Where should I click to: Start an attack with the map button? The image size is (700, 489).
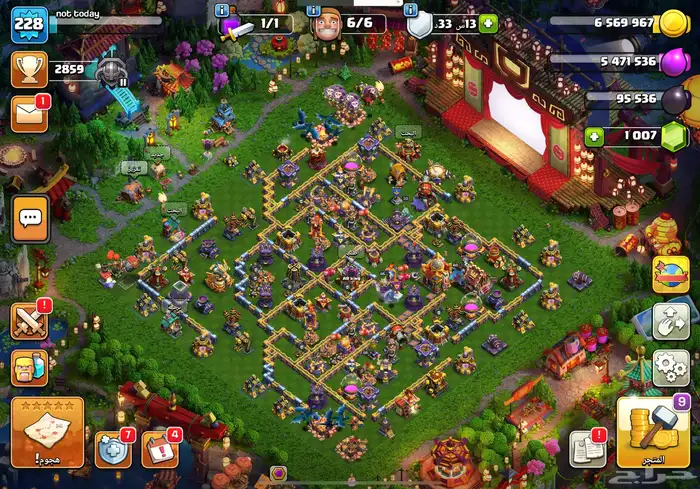tap(48, 432)
